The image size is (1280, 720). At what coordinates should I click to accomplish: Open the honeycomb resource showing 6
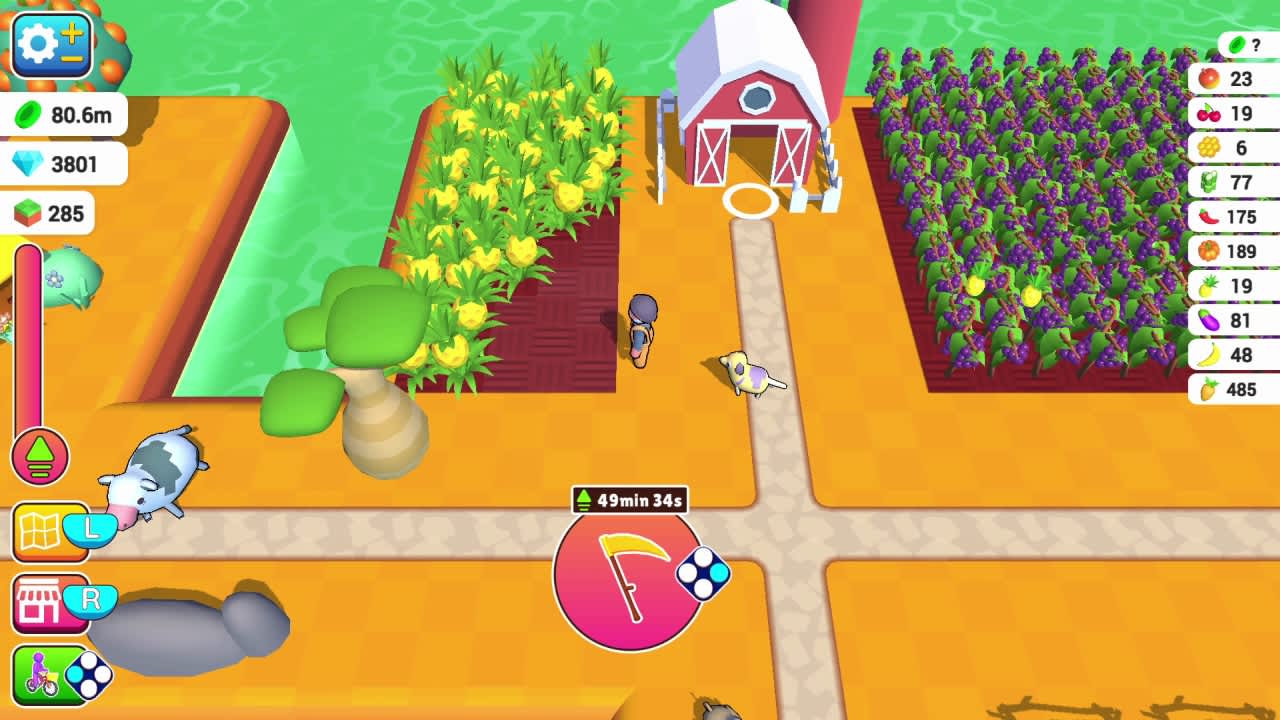[1236, 148]
